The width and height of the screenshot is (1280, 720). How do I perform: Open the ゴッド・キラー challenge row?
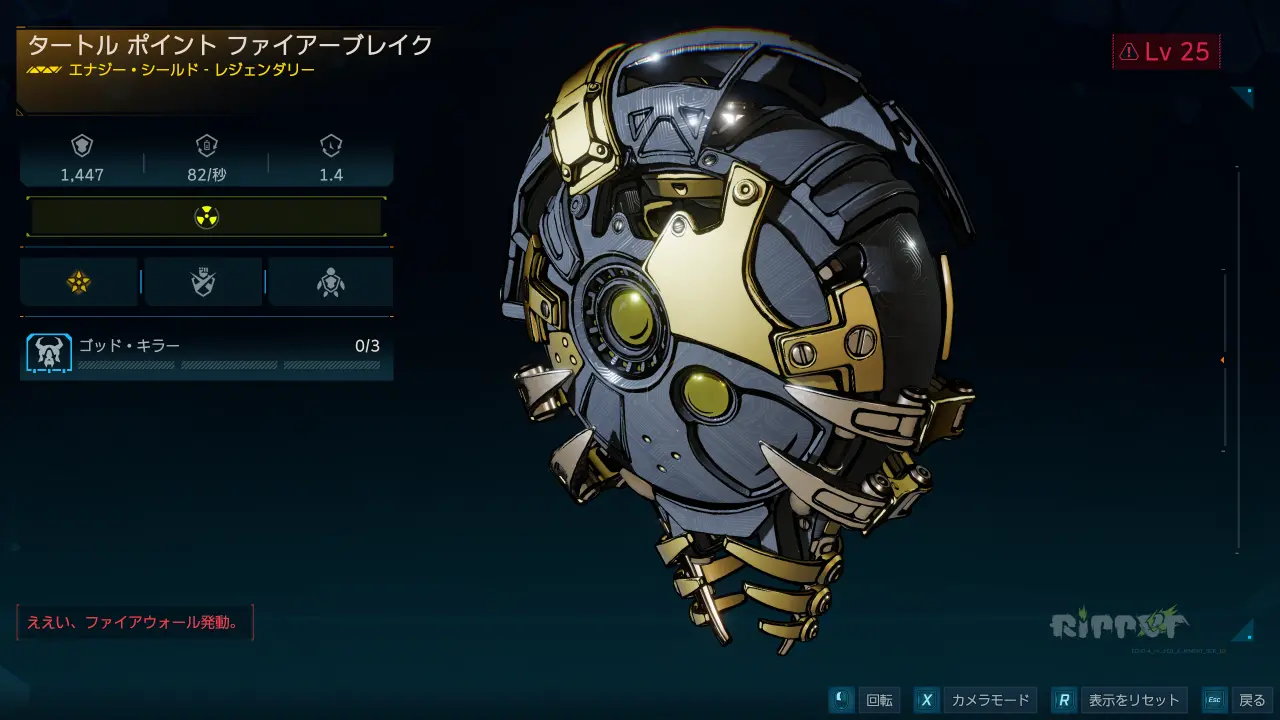206,355
